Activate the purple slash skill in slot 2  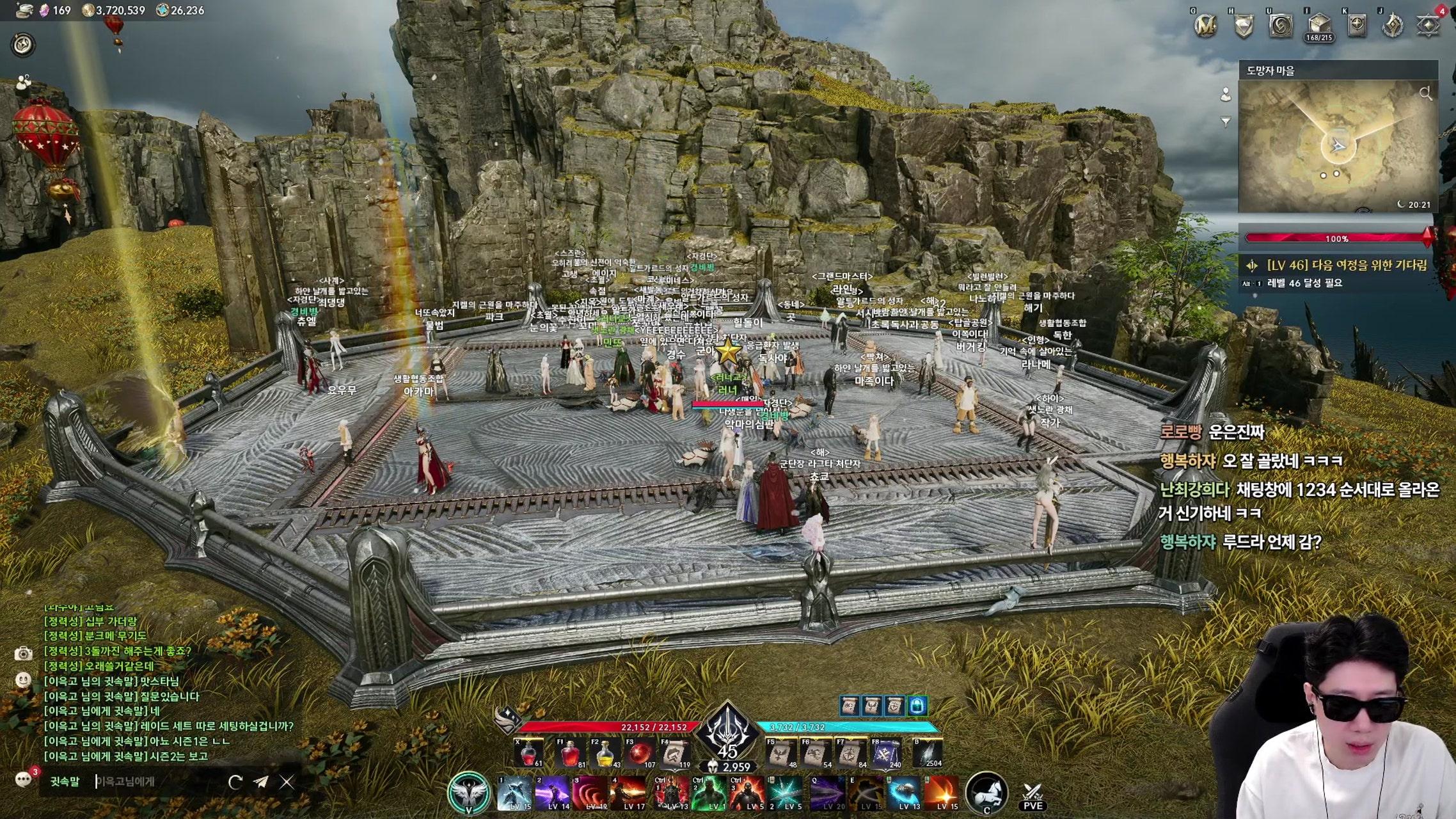[553, 793]
